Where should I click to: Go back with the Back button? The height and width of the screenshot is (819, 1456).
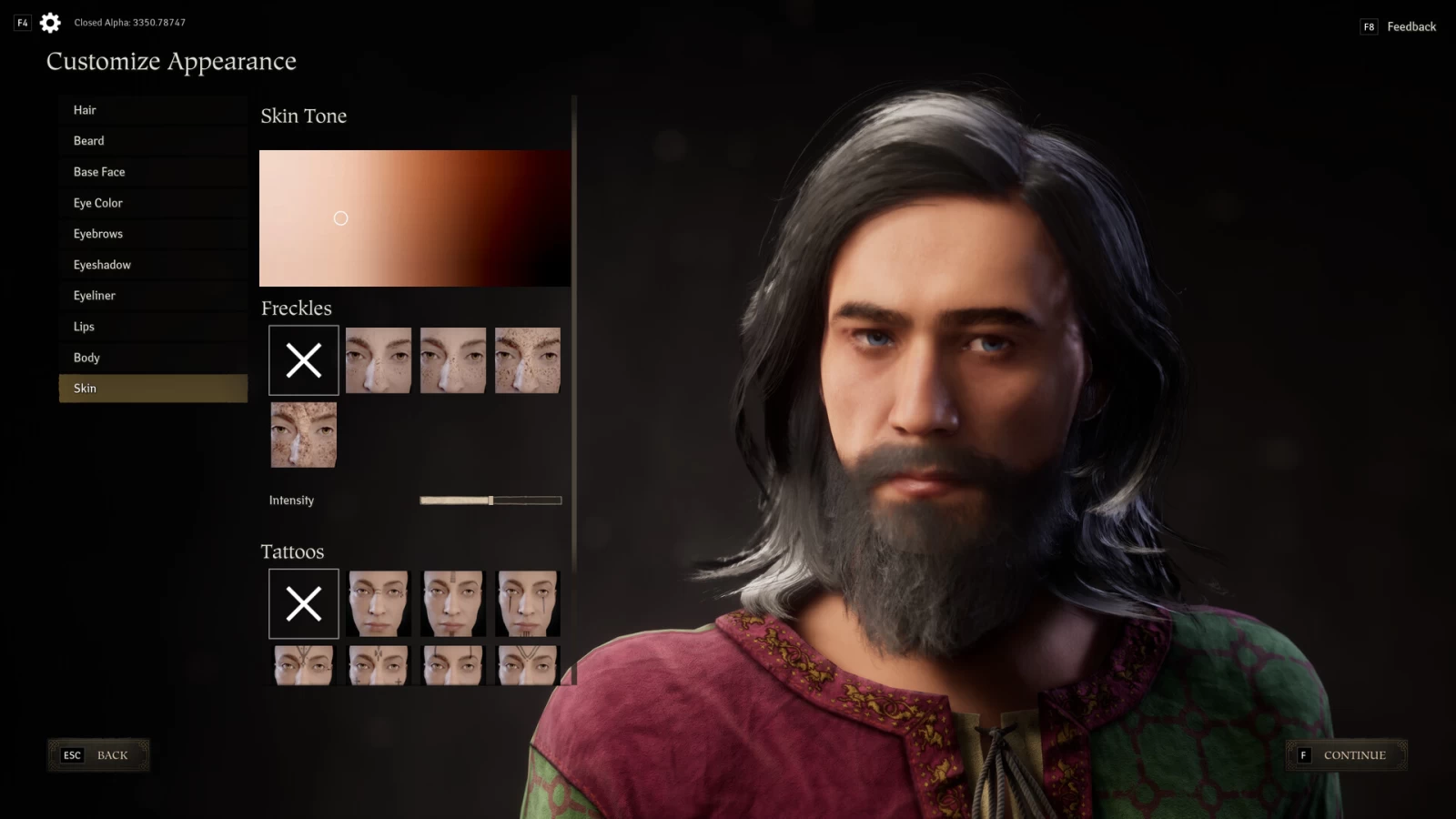point(98,755)
